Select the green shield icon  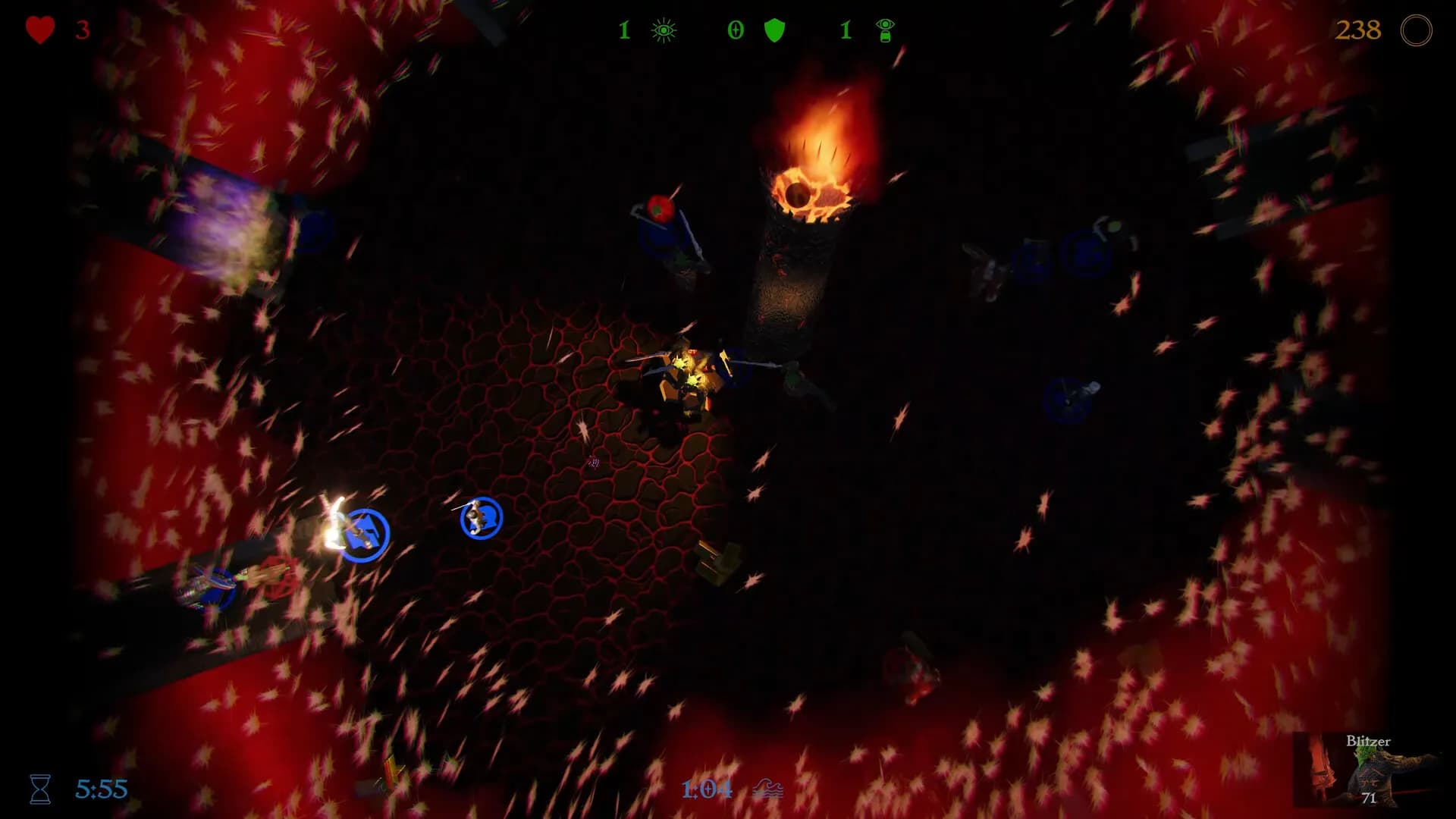click(x=774, y=30)
